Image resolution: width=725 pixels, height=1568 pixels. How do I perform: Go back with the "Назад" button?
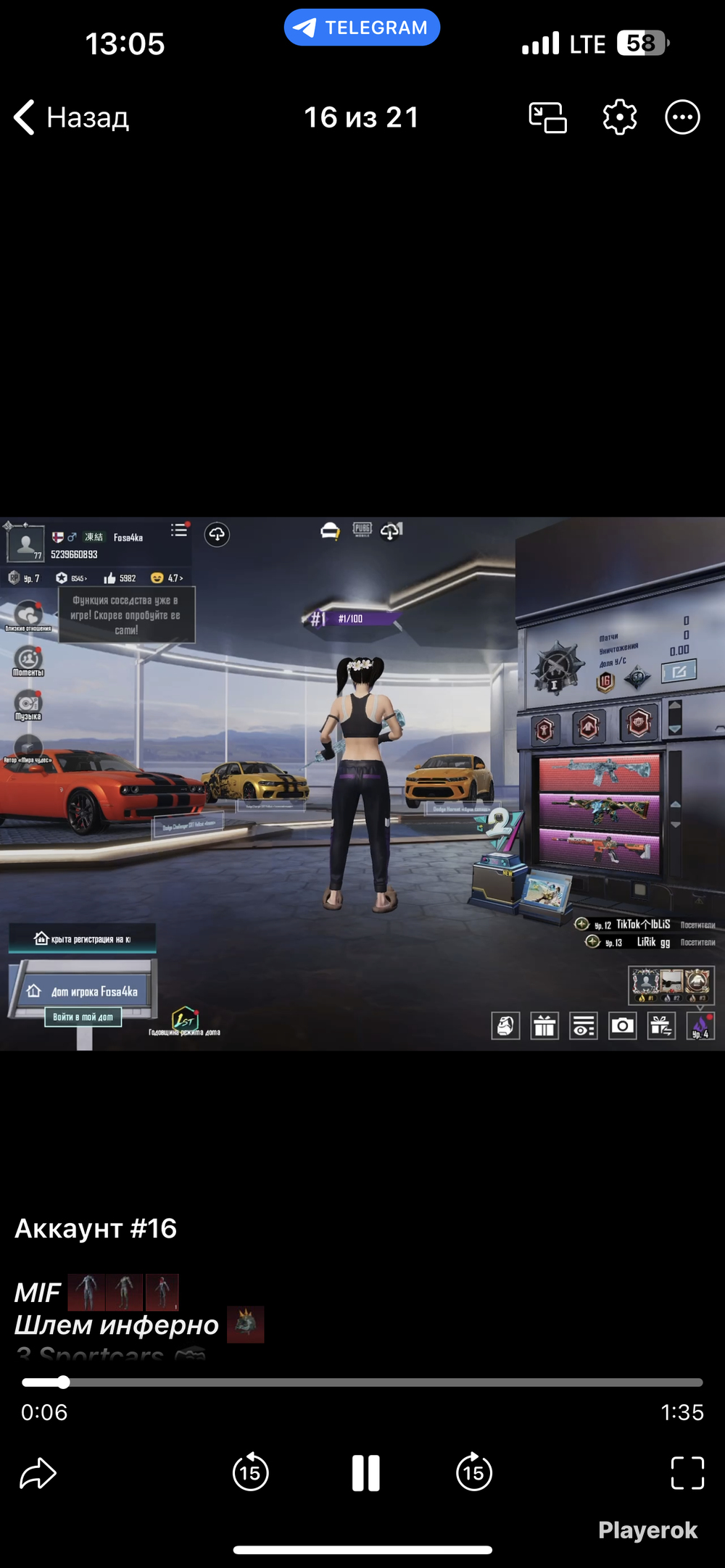click(71, 117)
